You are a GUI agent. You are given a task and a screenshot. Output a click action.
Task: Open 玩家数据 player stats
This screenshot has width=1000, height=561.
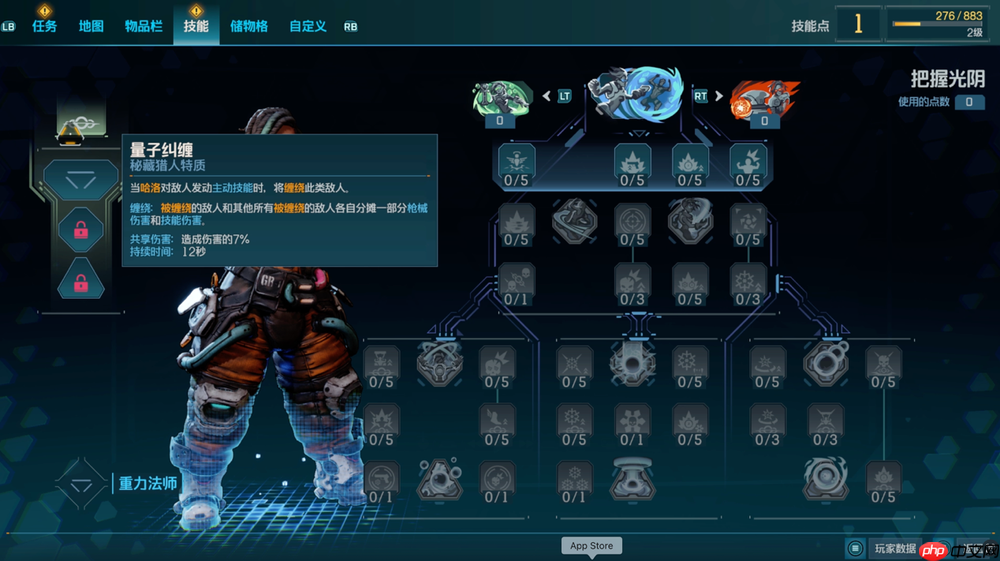894,548
